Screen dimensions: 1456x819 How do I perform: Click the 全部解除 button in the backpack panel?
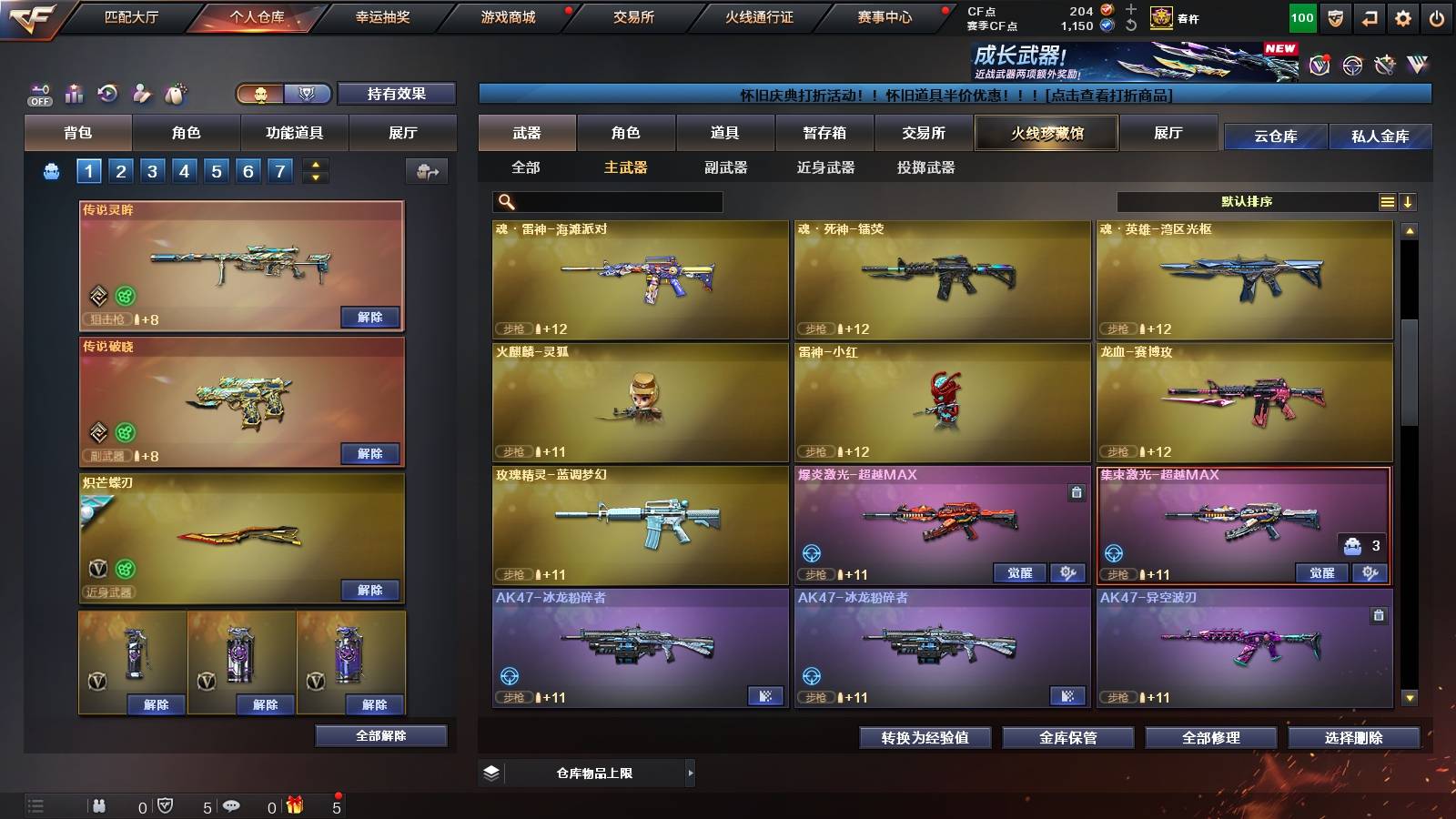click(x=379, y=735)
